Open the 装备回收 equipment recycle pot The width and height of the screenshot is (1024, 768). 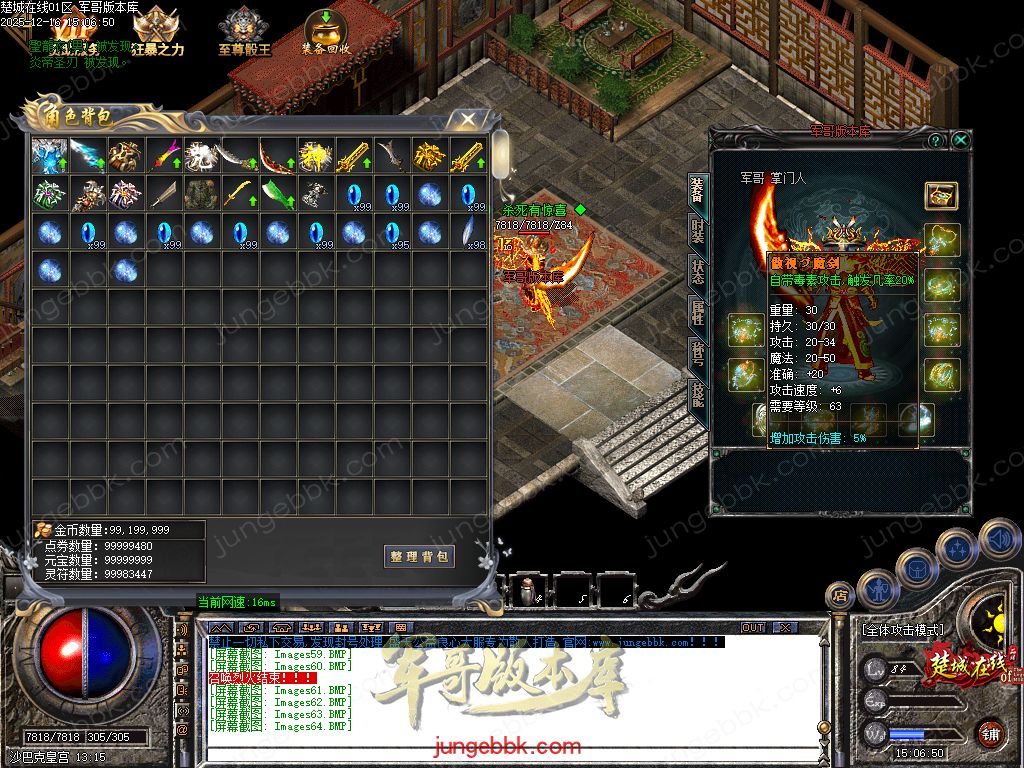pyautogui.click(x=325, y=30)
